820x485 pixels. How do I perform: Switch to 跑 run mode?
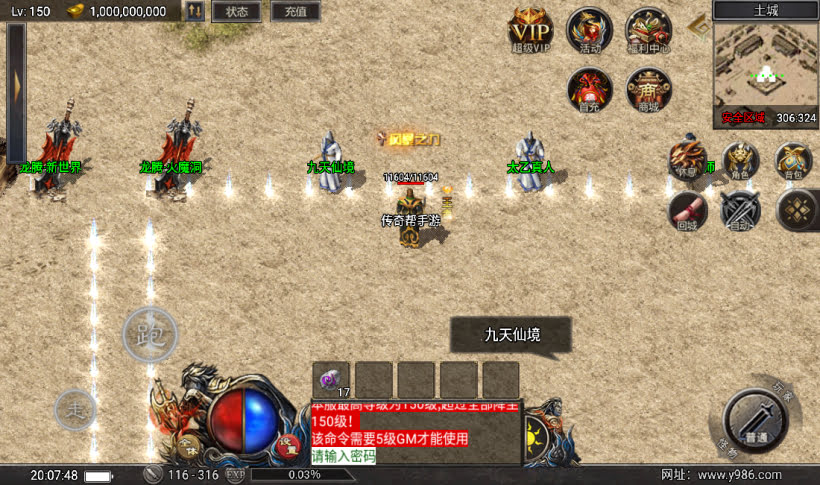150,335
